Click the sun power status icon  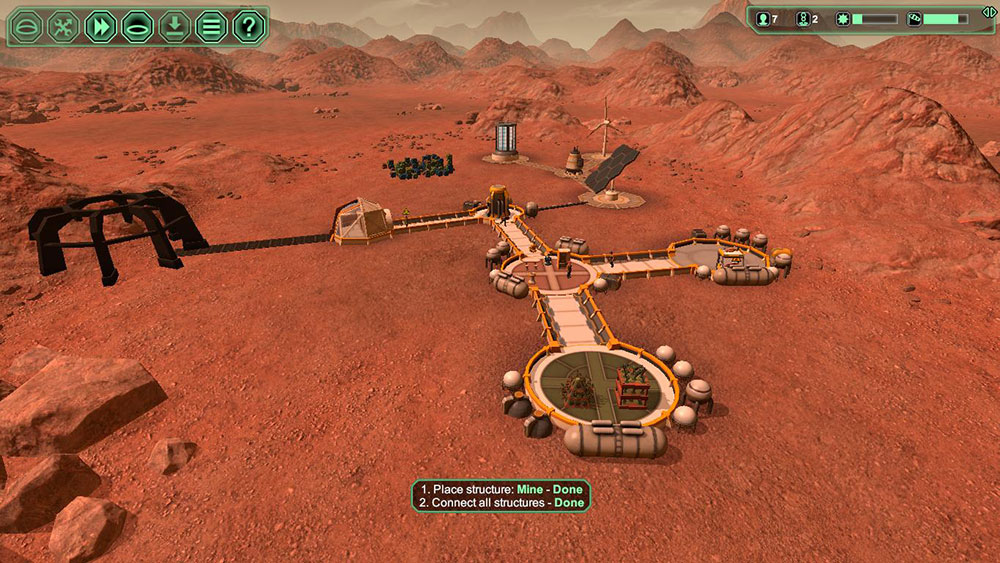point(842,19)
